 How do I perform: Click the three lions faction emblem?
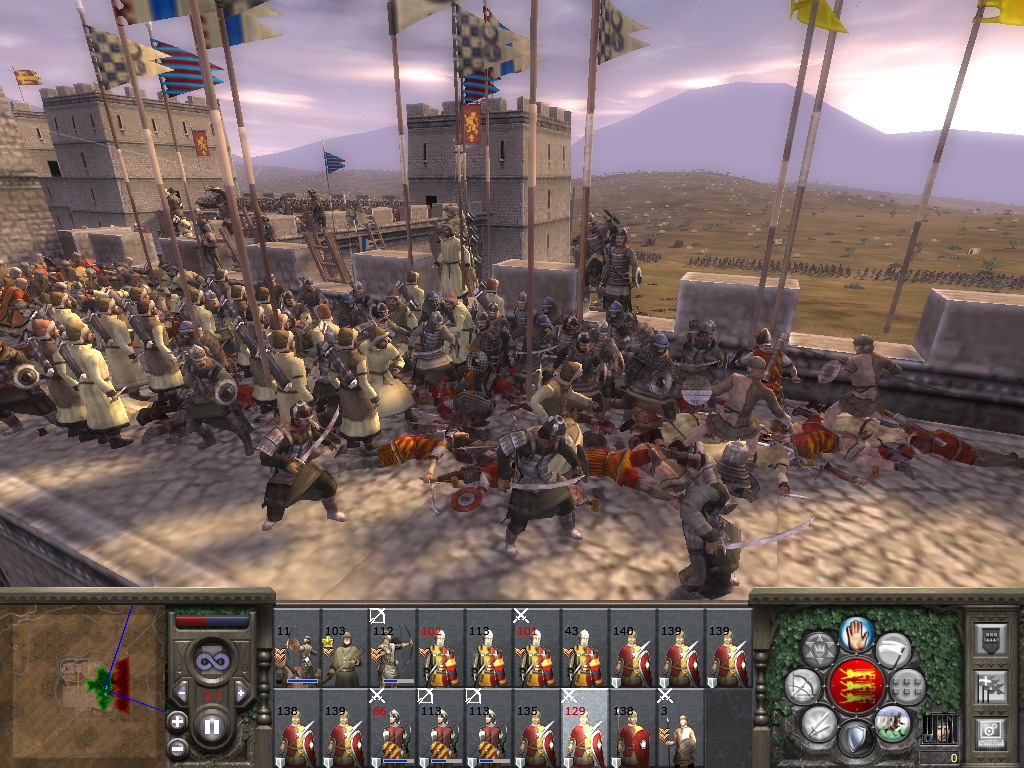[855, 685]
